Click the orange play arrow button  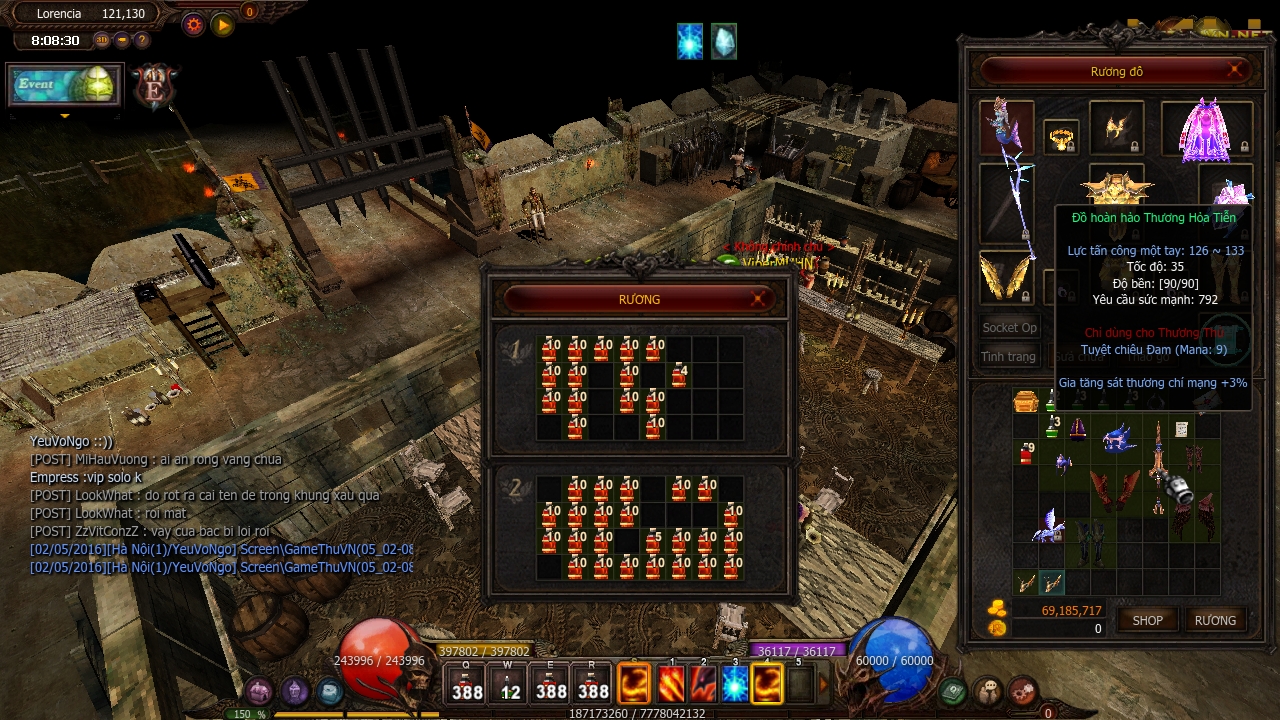tap(223, 25)
